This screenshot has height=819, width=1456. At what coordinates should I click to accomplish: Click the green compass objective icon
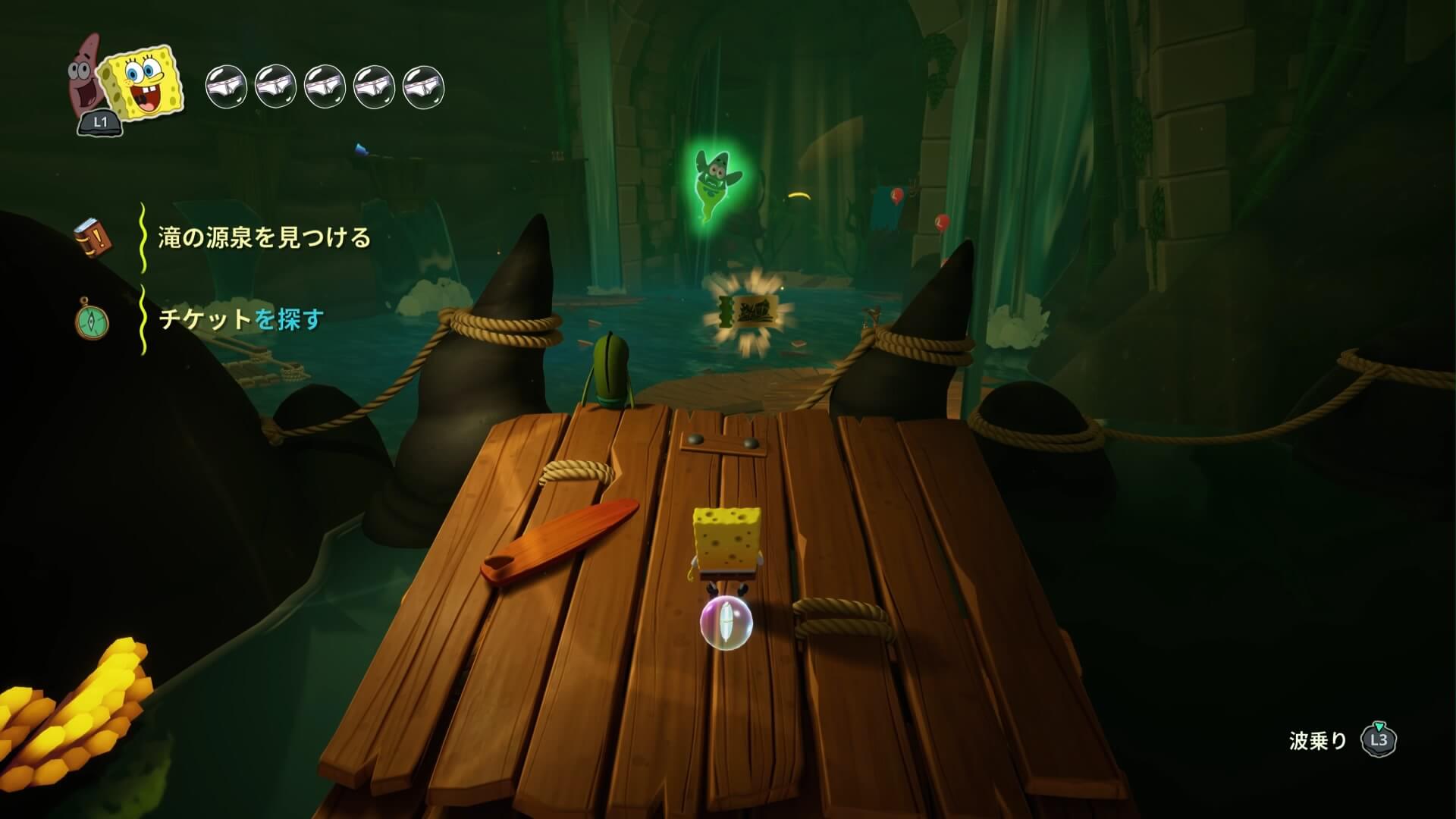click(x=92, y=321)
